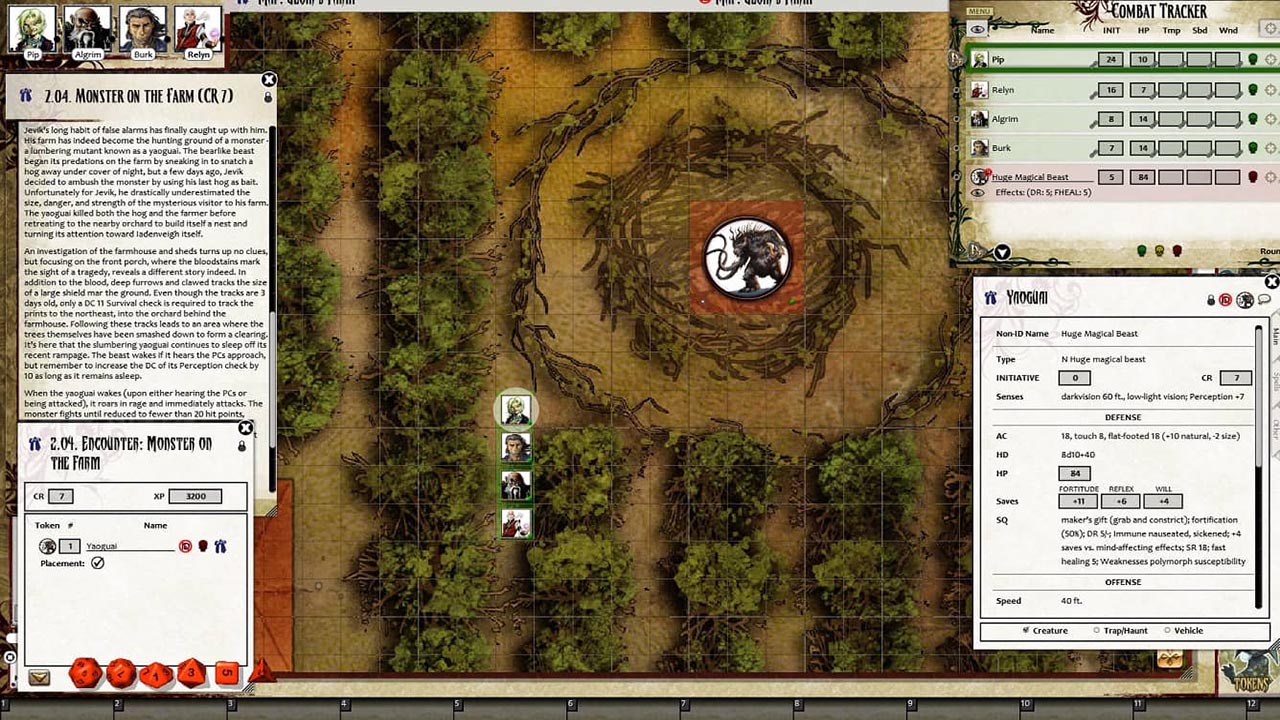The height and width of the screenshot is (720, 1280).
Task: Toggle the visibility eye atop the Combat Tracker
Action: 977,29
